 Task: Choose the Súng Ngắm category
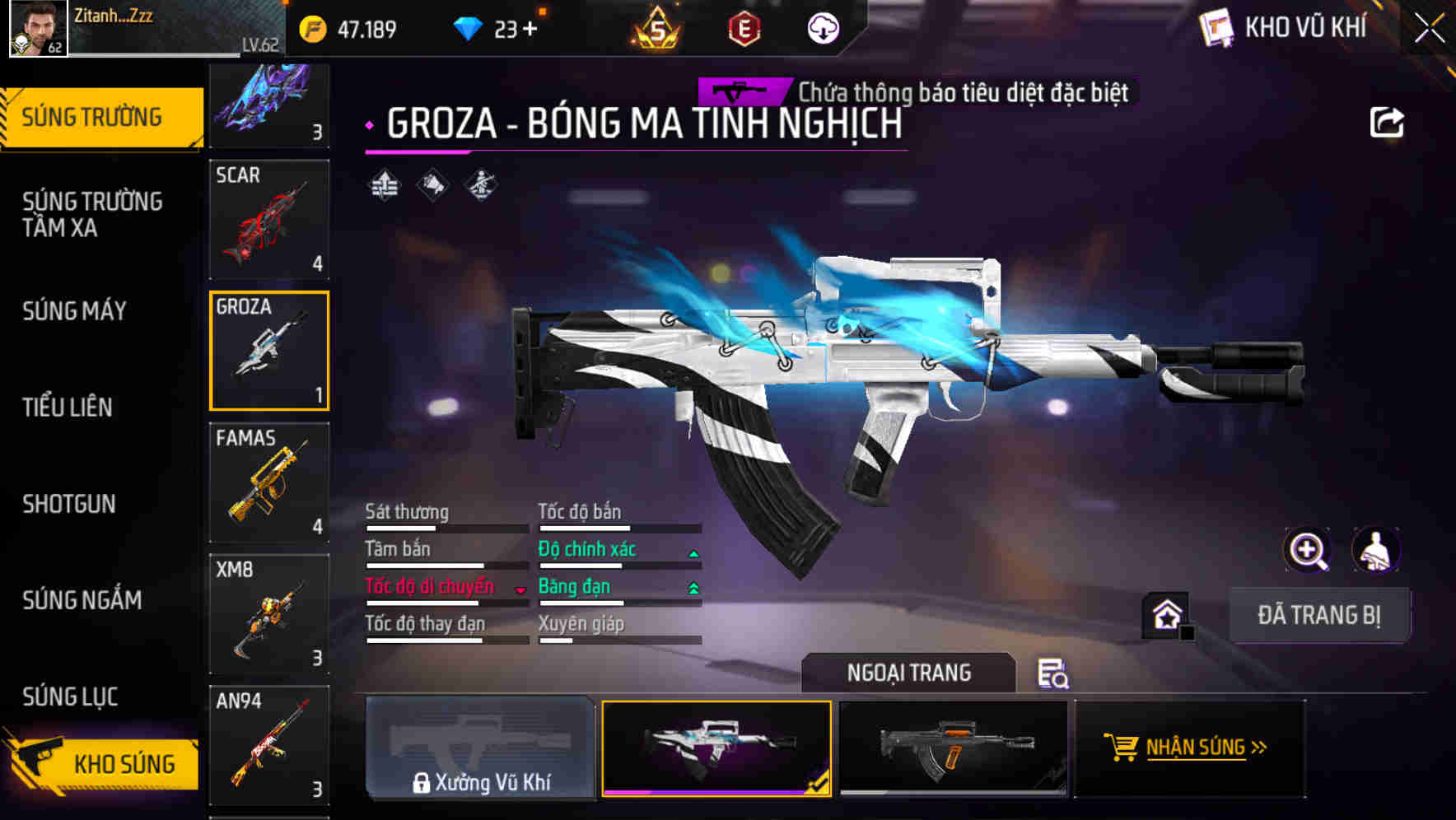pyautogui.click(x=82, y=600)
